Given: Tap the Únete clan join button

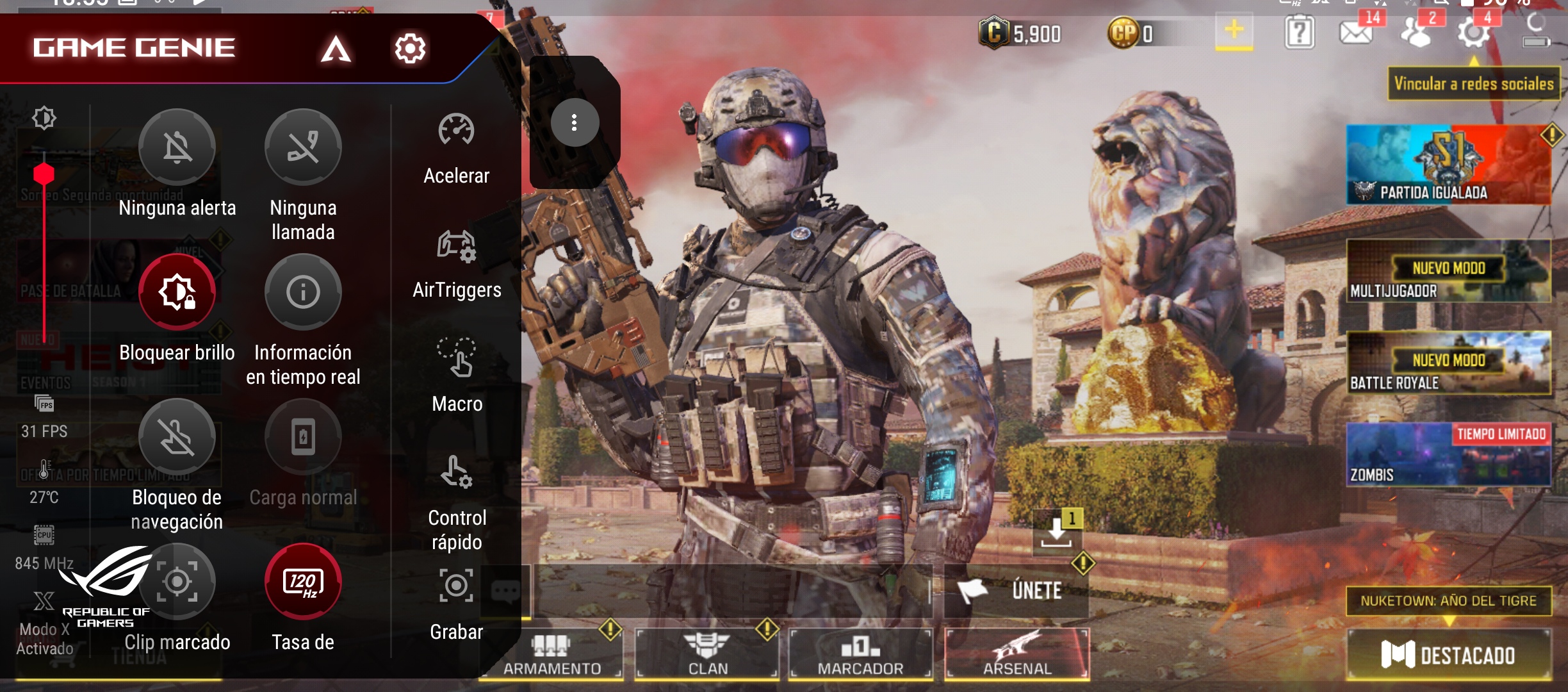Looking at the screenshot, I should point(1017,590).
